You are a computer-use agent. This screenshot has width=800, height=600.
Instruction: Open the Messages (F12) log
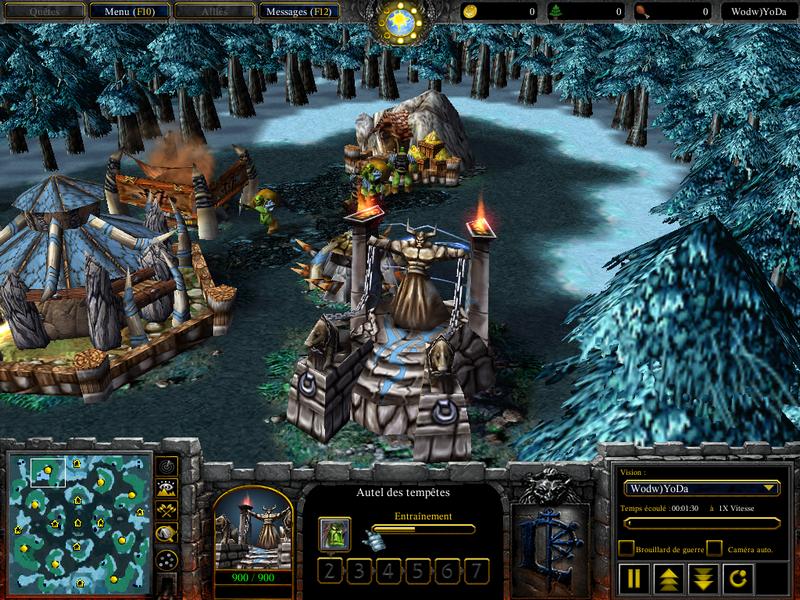point(299,11)
